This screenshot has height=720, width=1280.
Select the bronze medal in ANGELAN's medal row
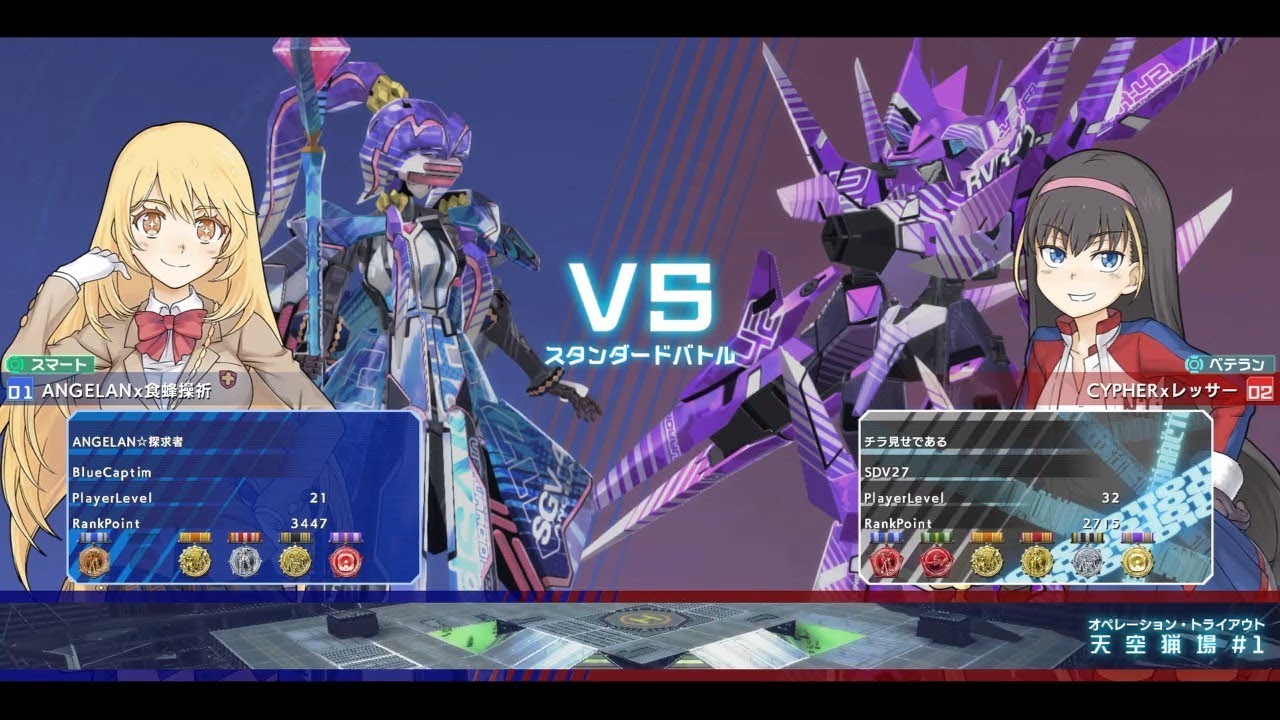[95, 562]
